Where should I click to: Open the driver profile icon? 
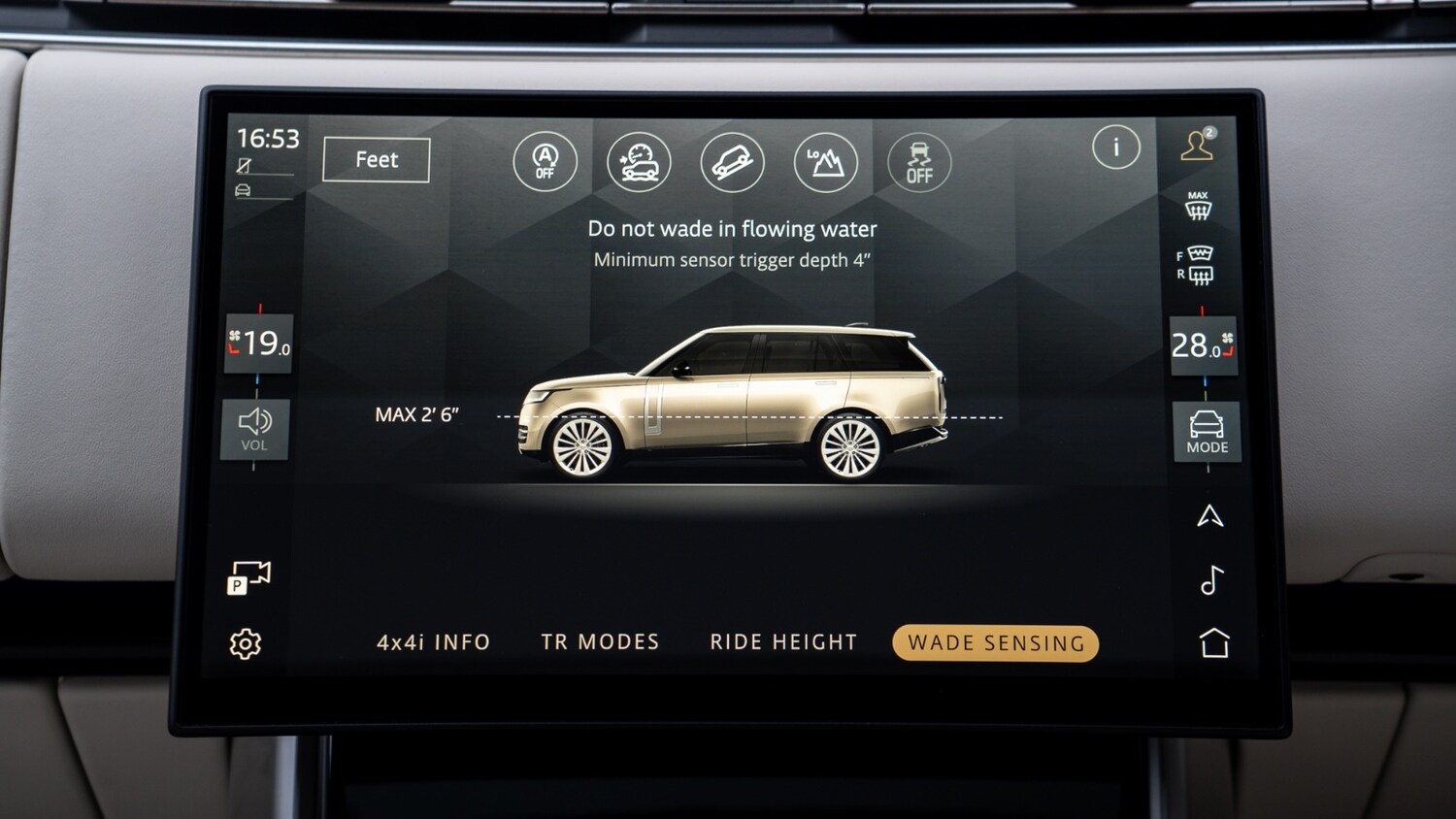pos(1198,146)
